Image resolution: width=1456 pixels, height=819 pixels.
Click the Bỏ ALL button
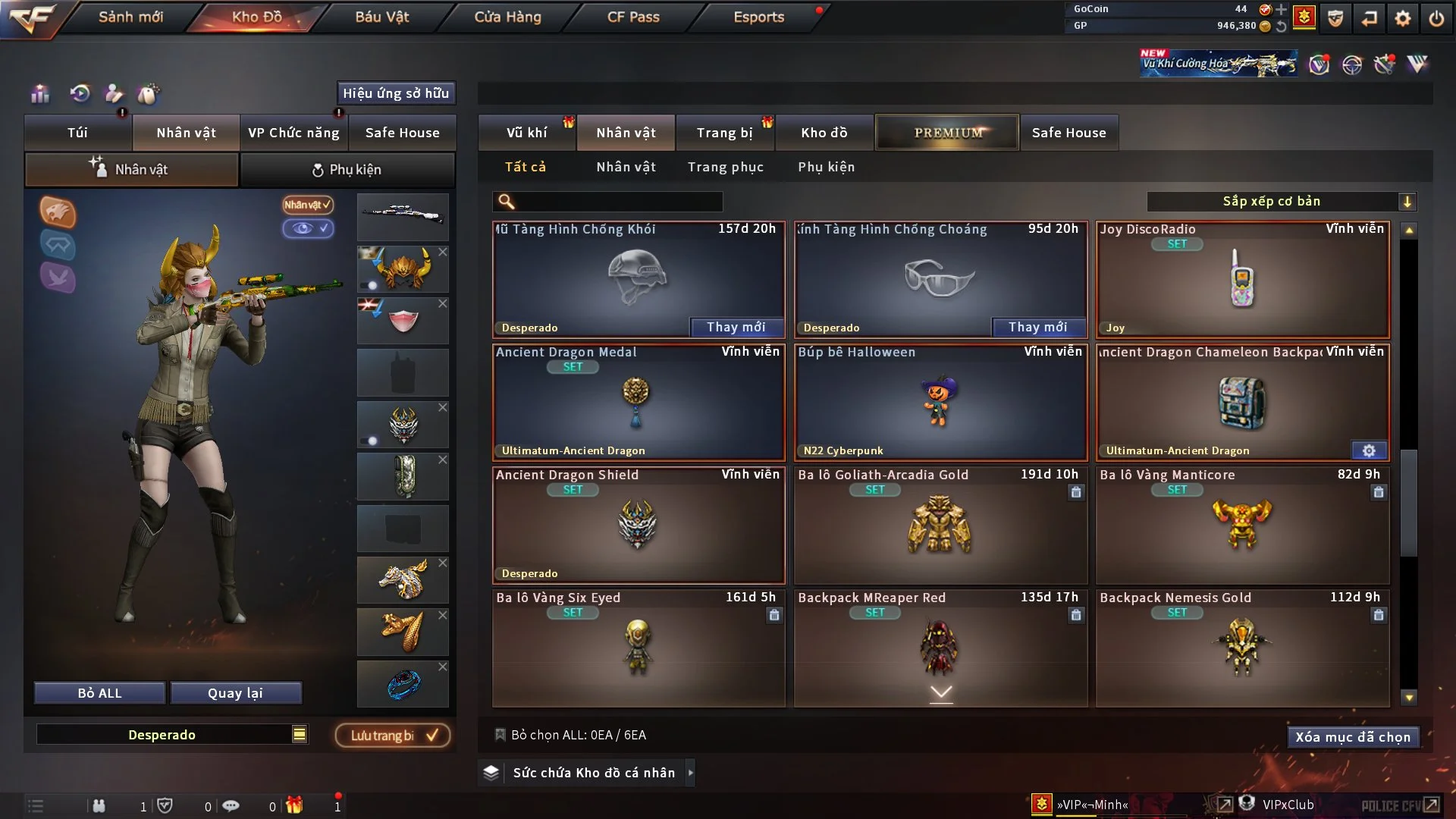click(x=99, y=693)
